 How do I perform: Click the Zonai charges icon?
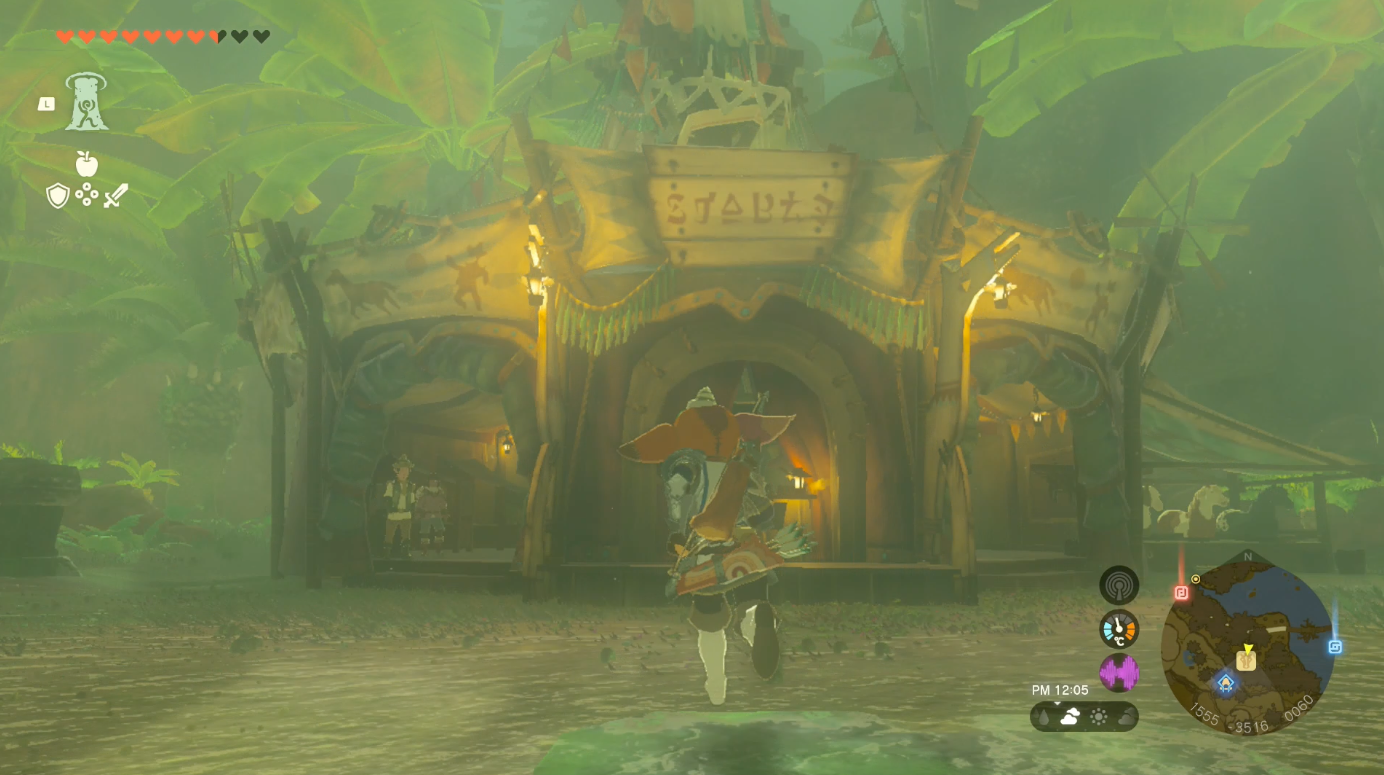(89, 196)
